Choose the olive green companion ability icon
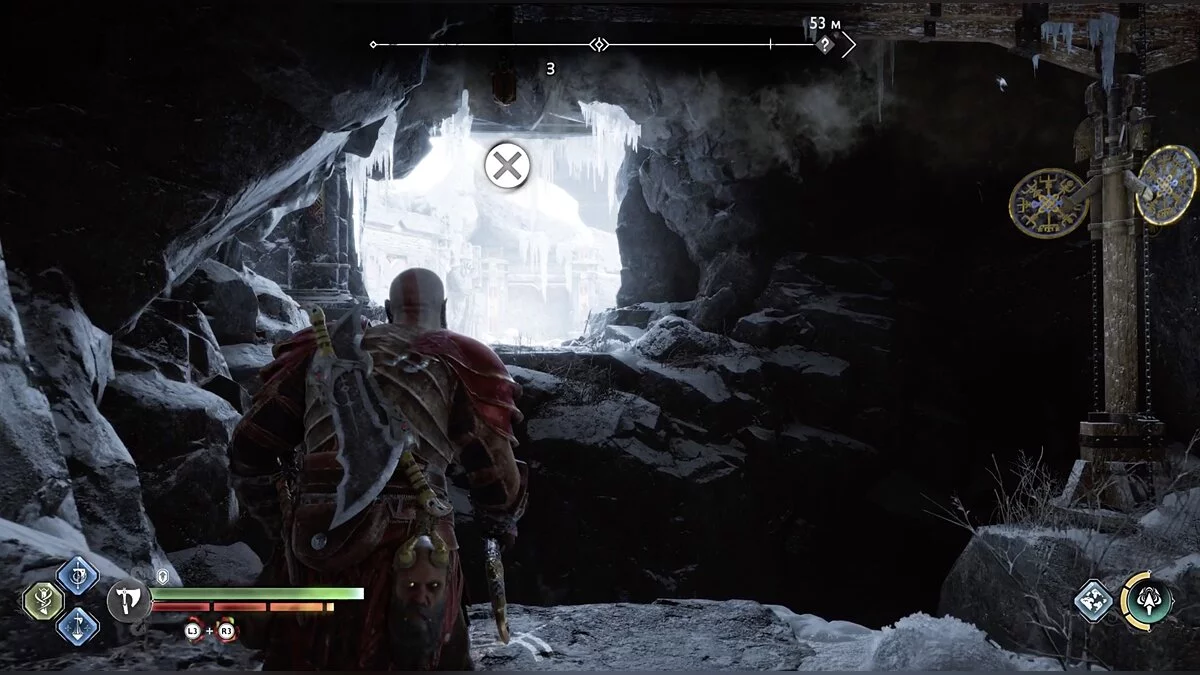 pyautogui.click(x=43, y=600)
